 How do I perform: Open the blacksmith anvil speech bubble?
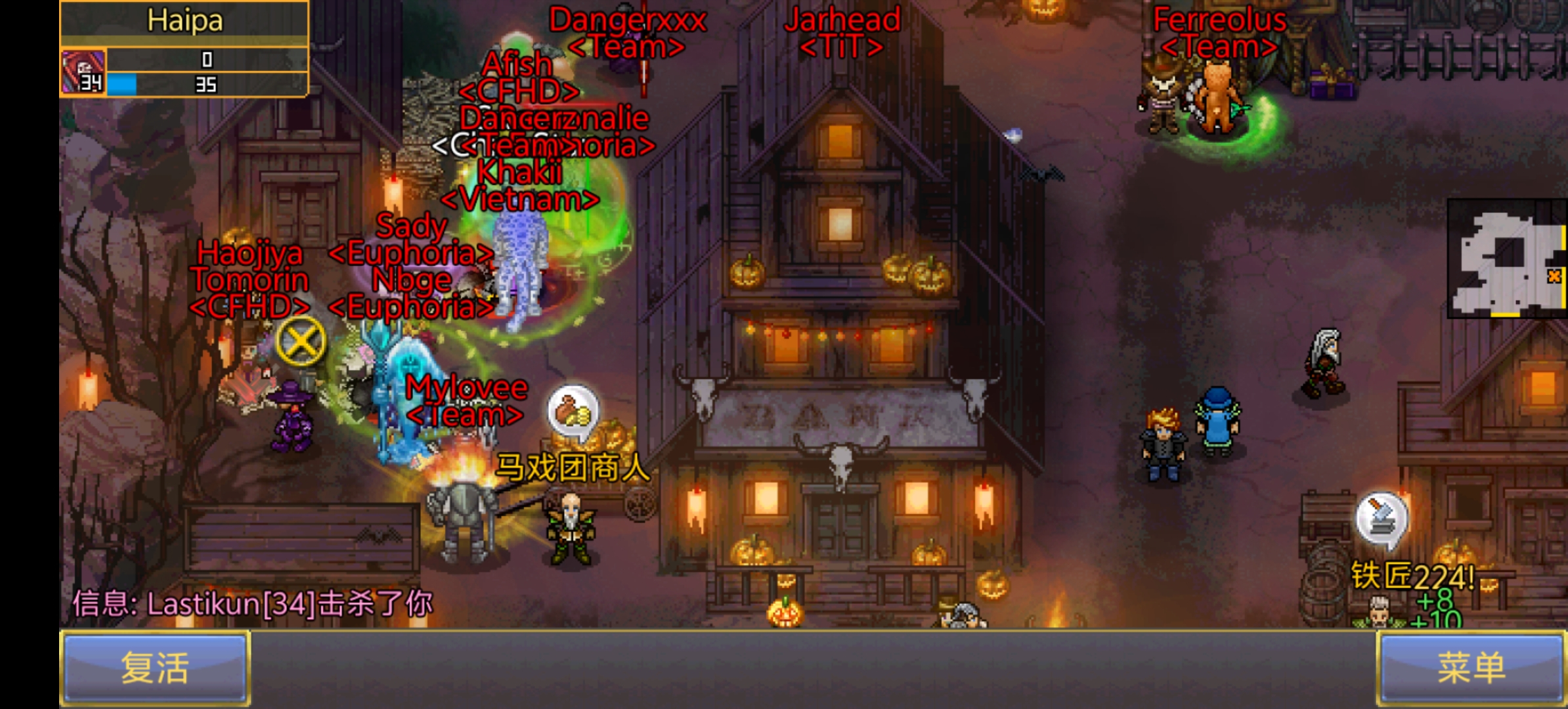pos(1382,519)
